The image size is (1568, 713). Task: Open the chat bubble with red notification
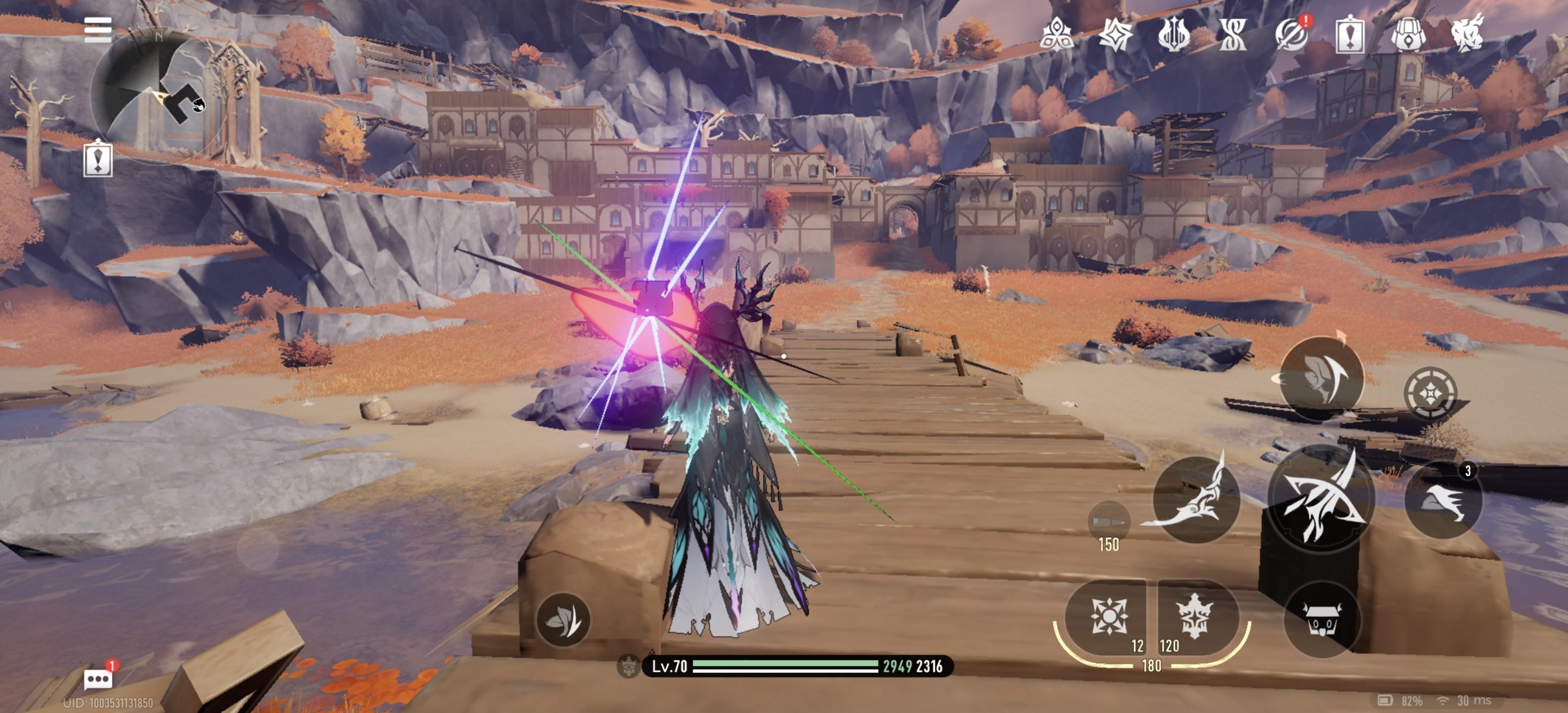tap(98, 678)
